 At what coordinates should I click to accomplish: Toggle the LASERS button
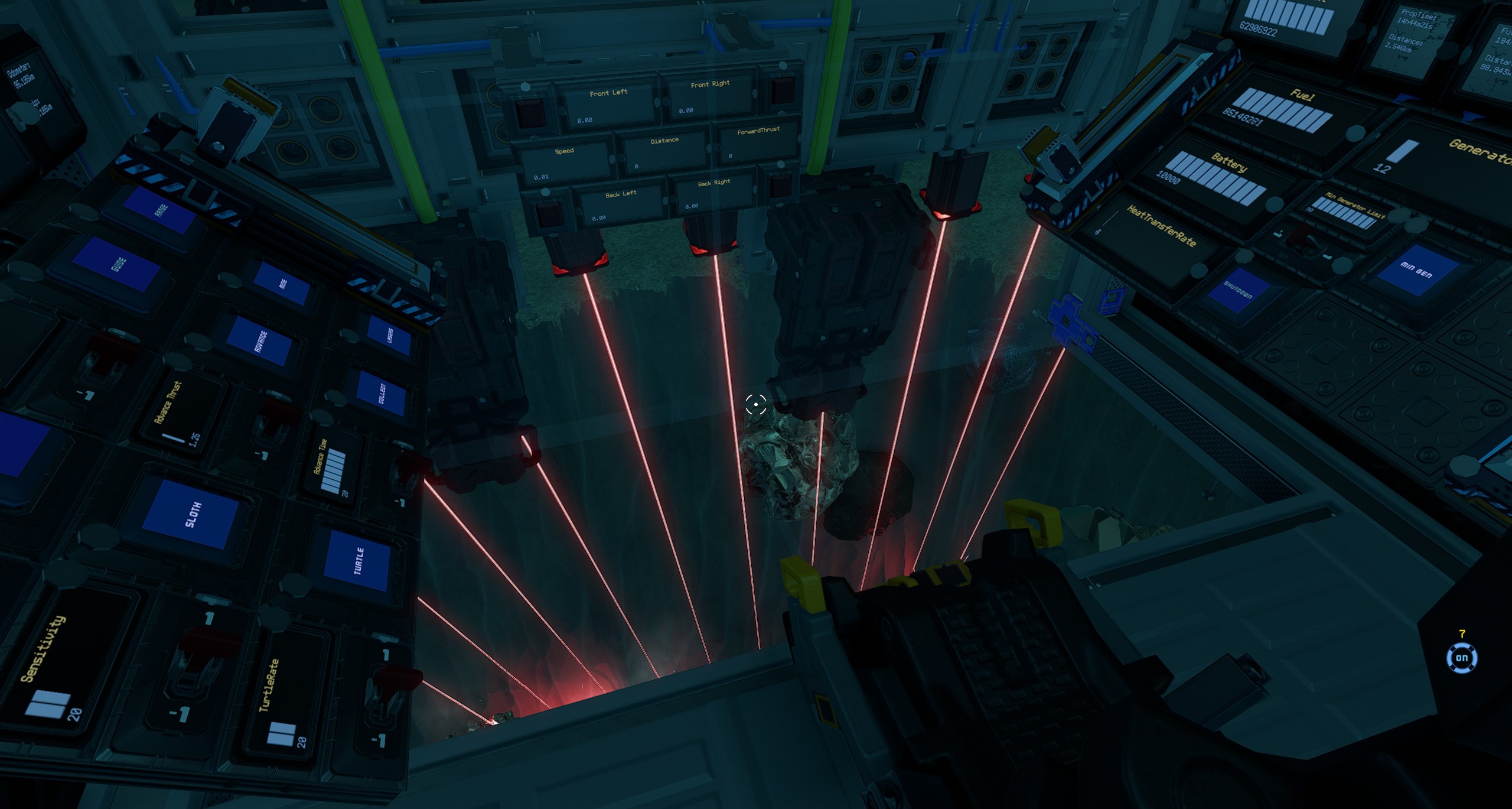pos(388,336)
